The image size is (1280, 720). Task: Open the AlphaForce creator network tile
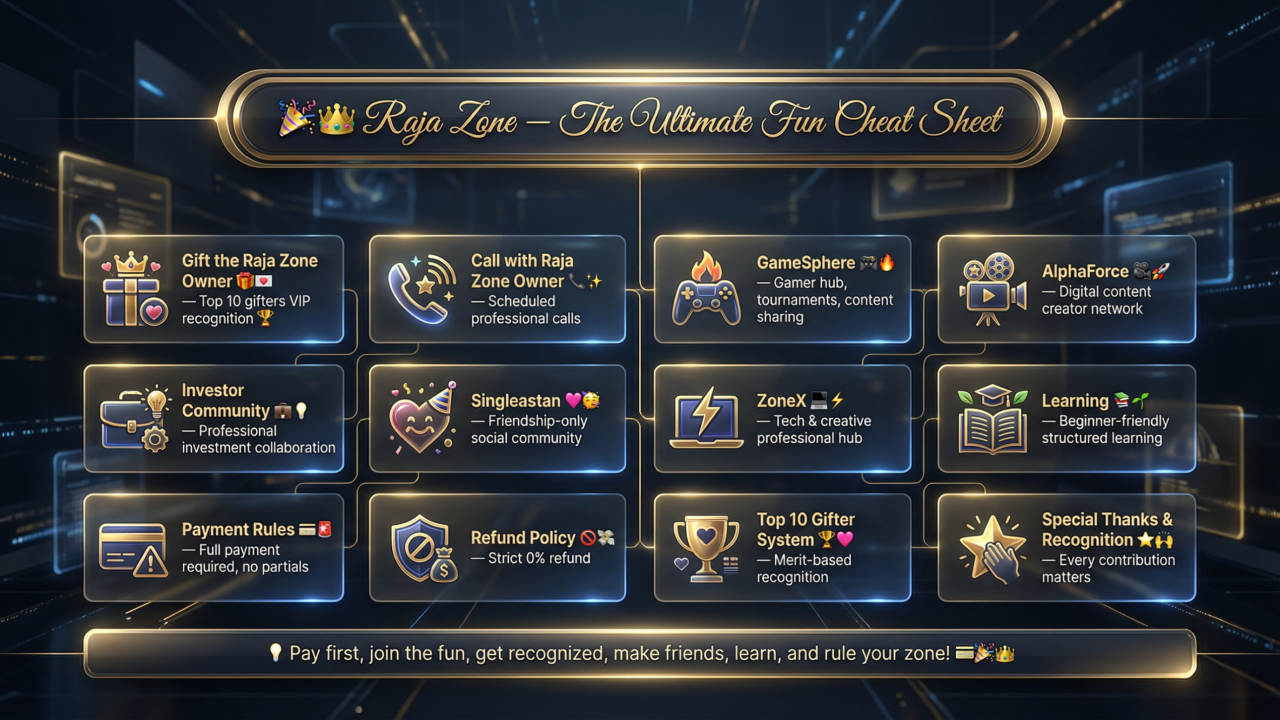click(x=1066, y=289)
